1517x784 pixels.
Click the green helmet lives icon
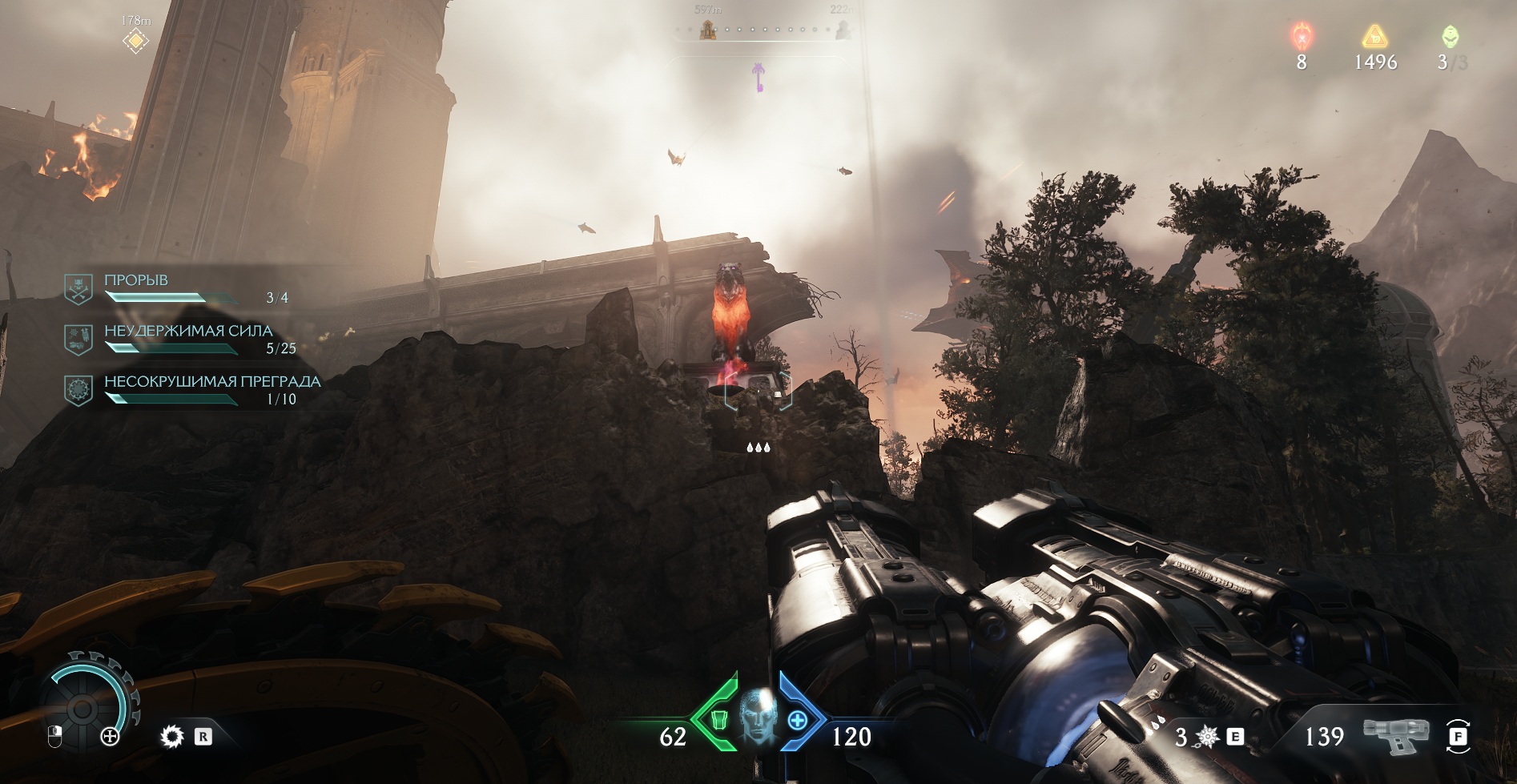point(1450,36)
